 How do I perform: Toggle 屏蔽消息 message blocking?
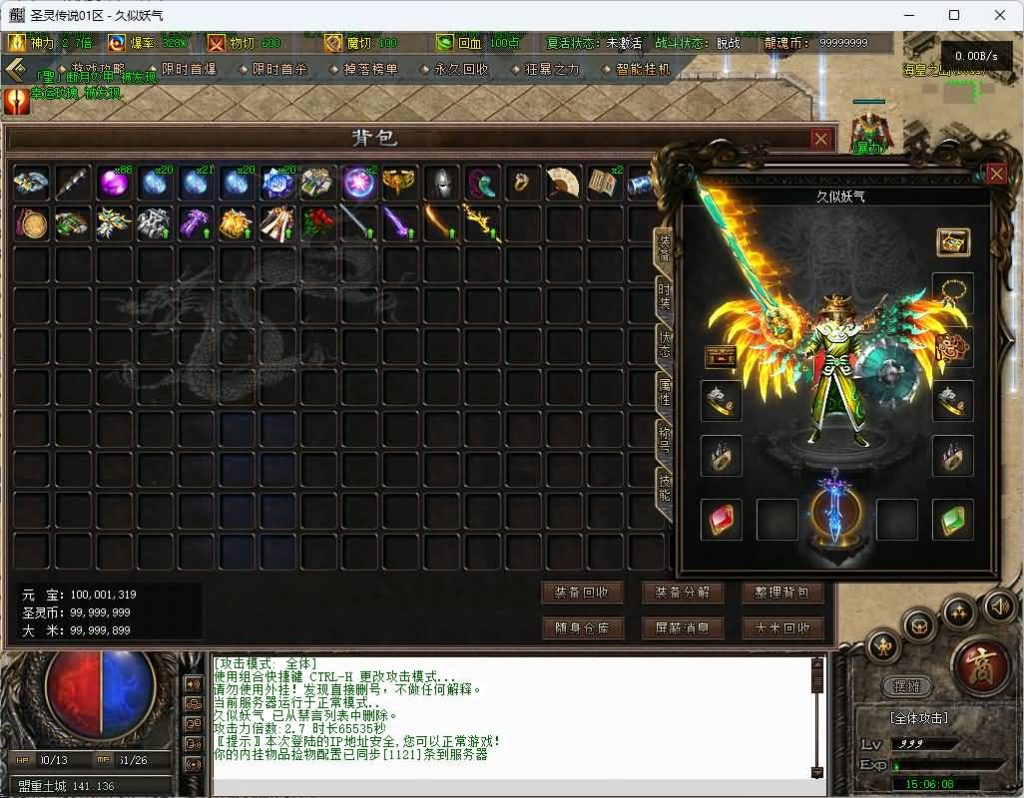[682, 628]
